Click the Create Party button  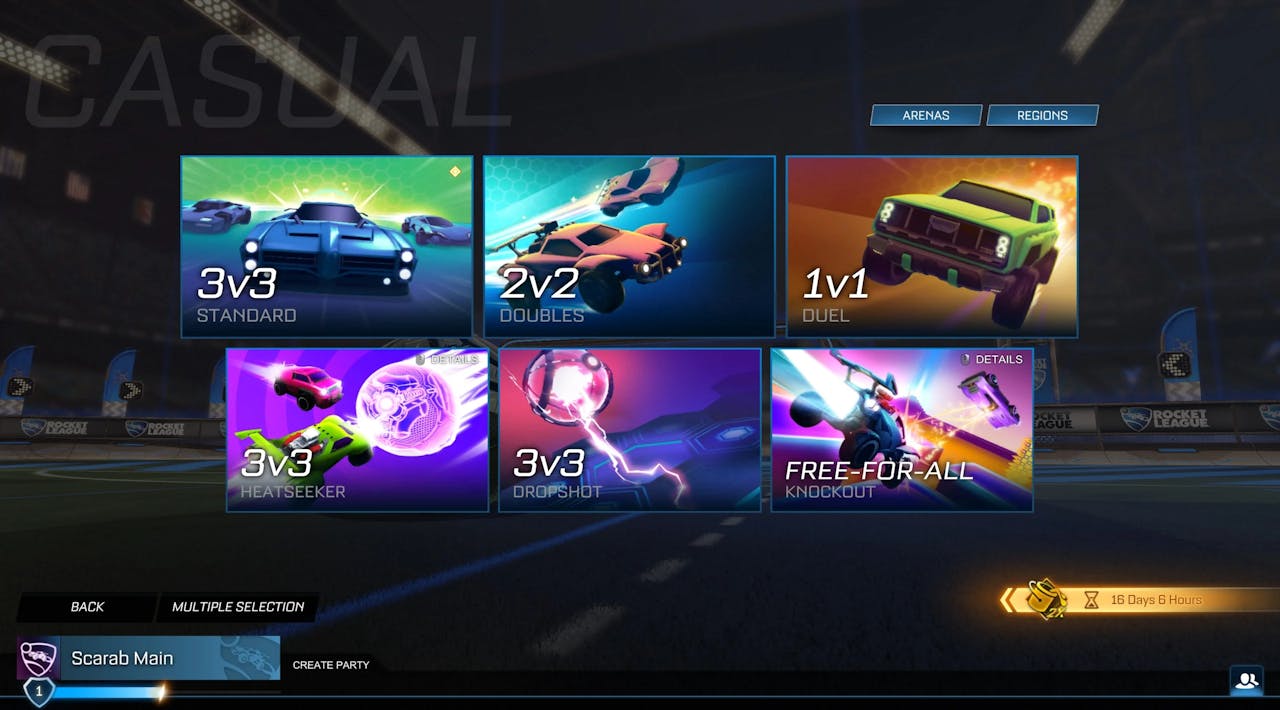331,665
